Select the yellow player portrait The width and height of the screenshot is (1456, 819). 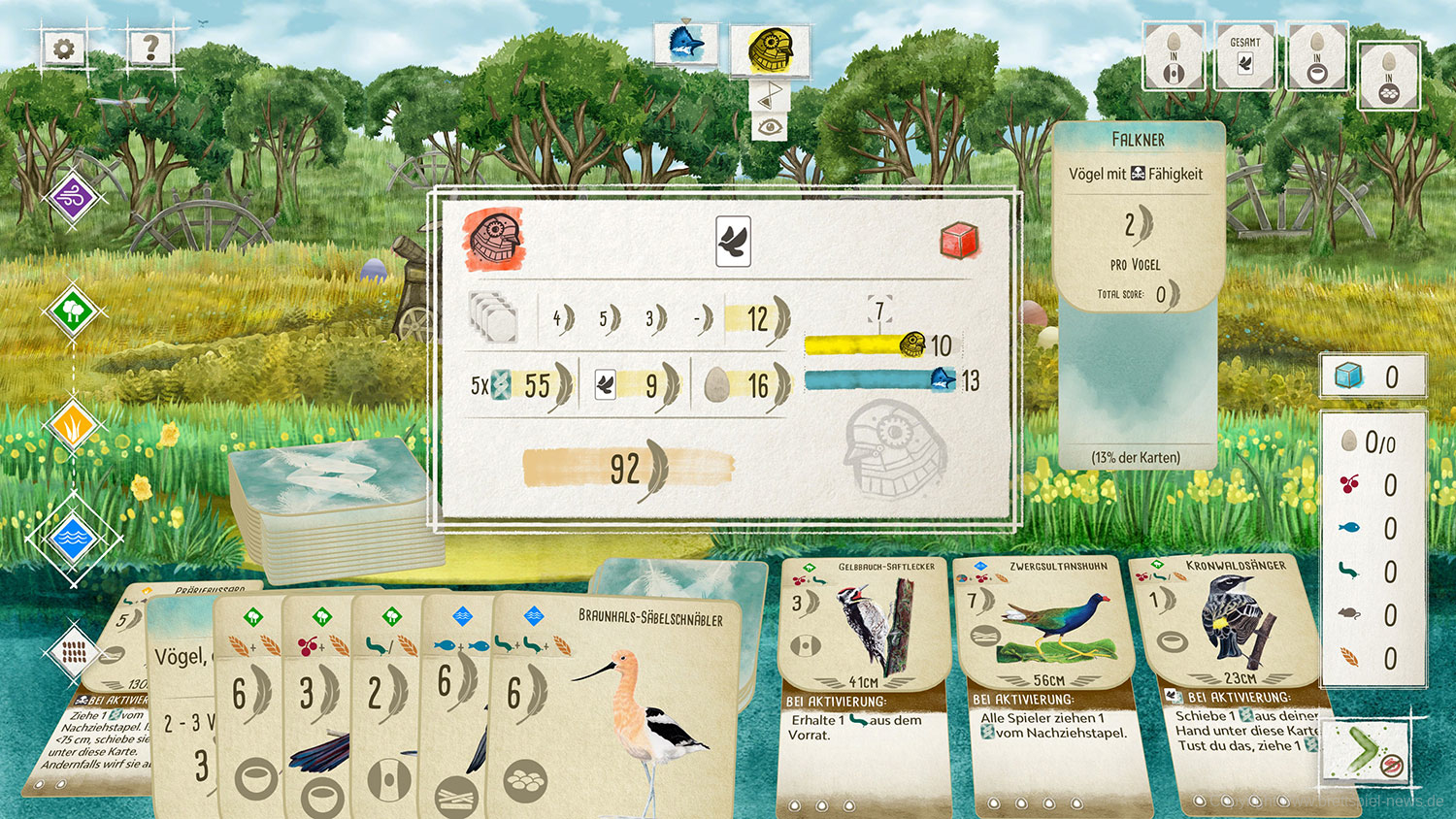point(771,48)
